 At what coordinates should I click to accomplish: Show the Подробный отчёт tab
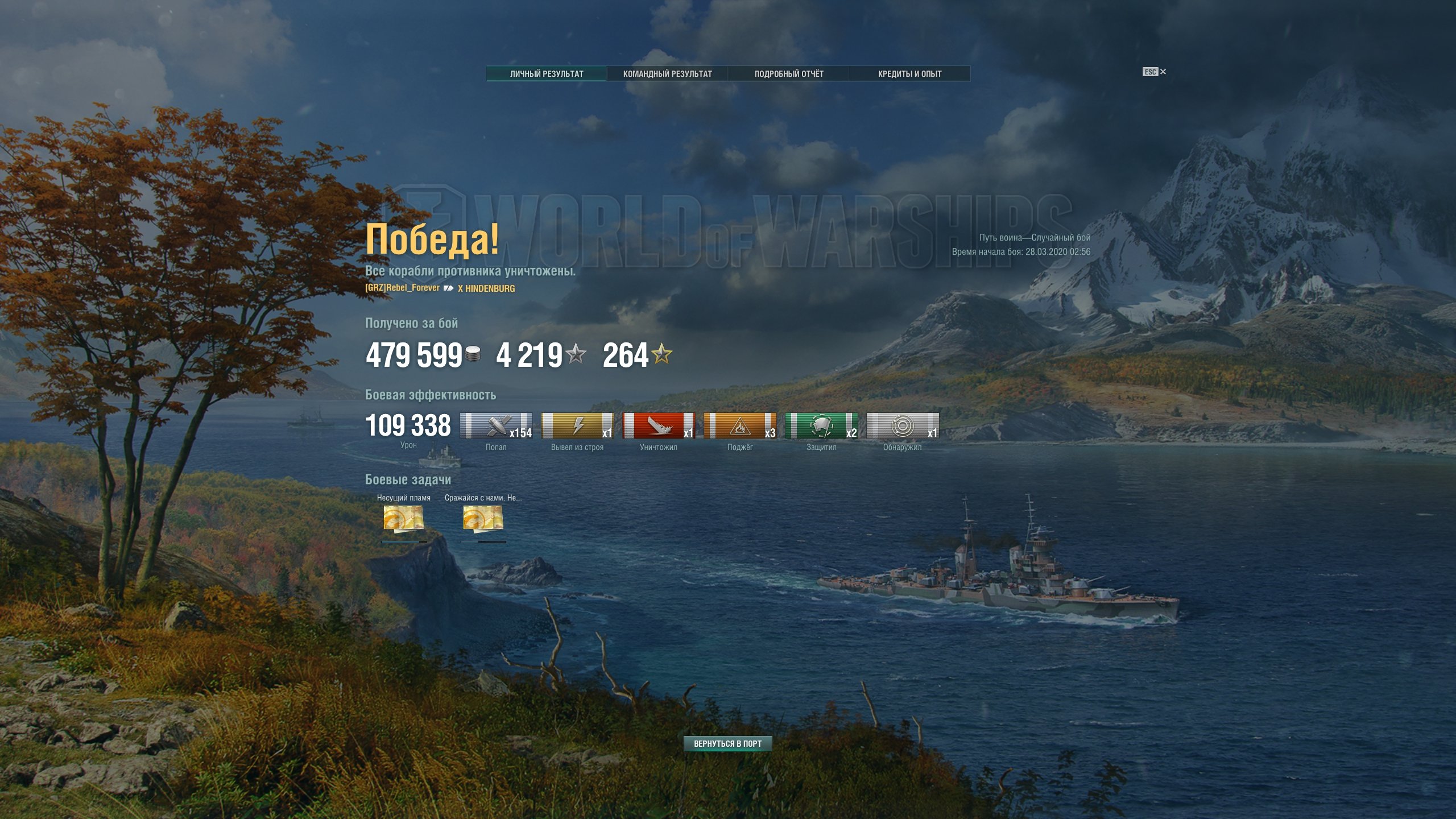pos(789,74)
